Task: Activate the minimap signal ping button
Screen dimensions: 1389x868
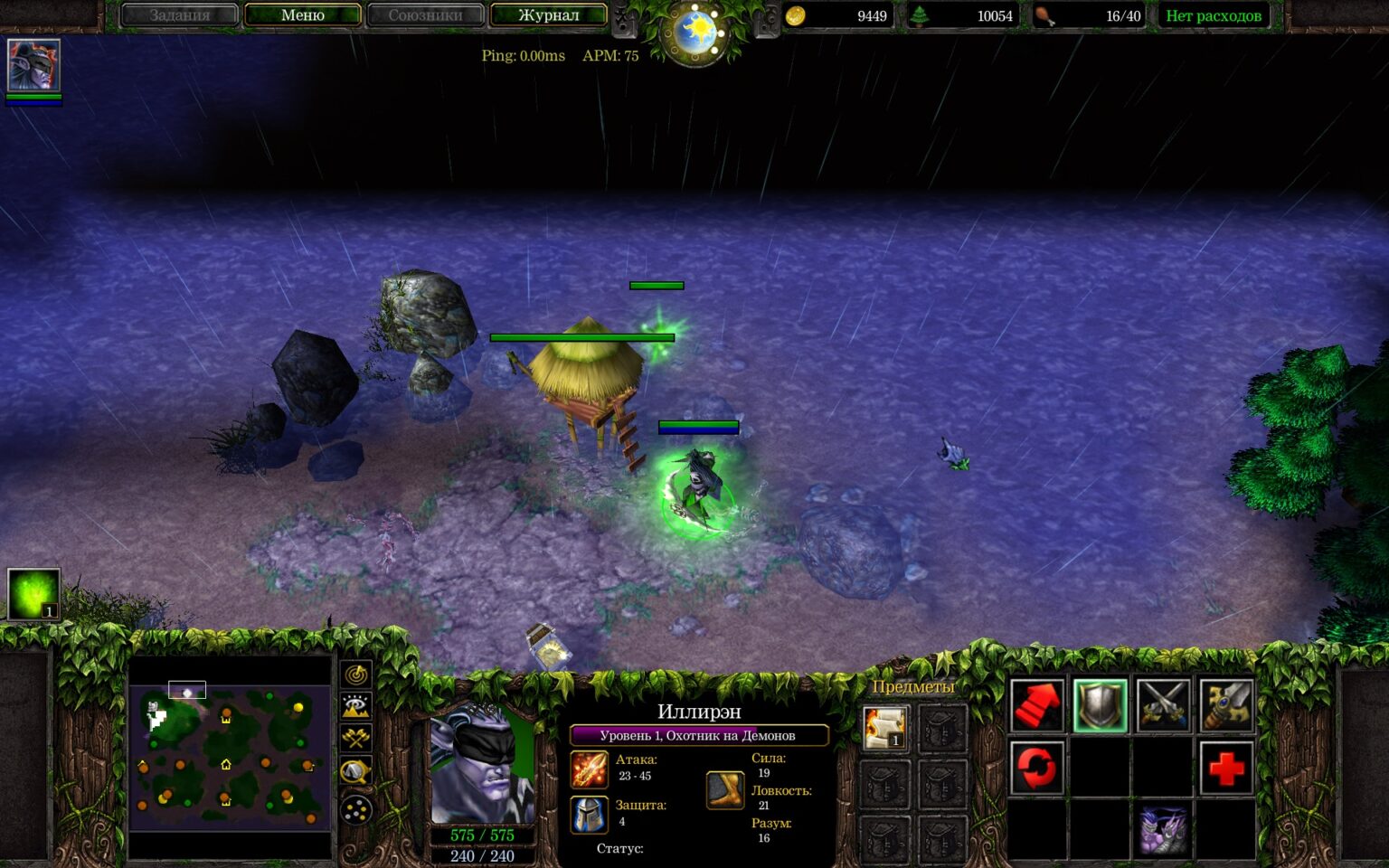Action: [356, 675]
